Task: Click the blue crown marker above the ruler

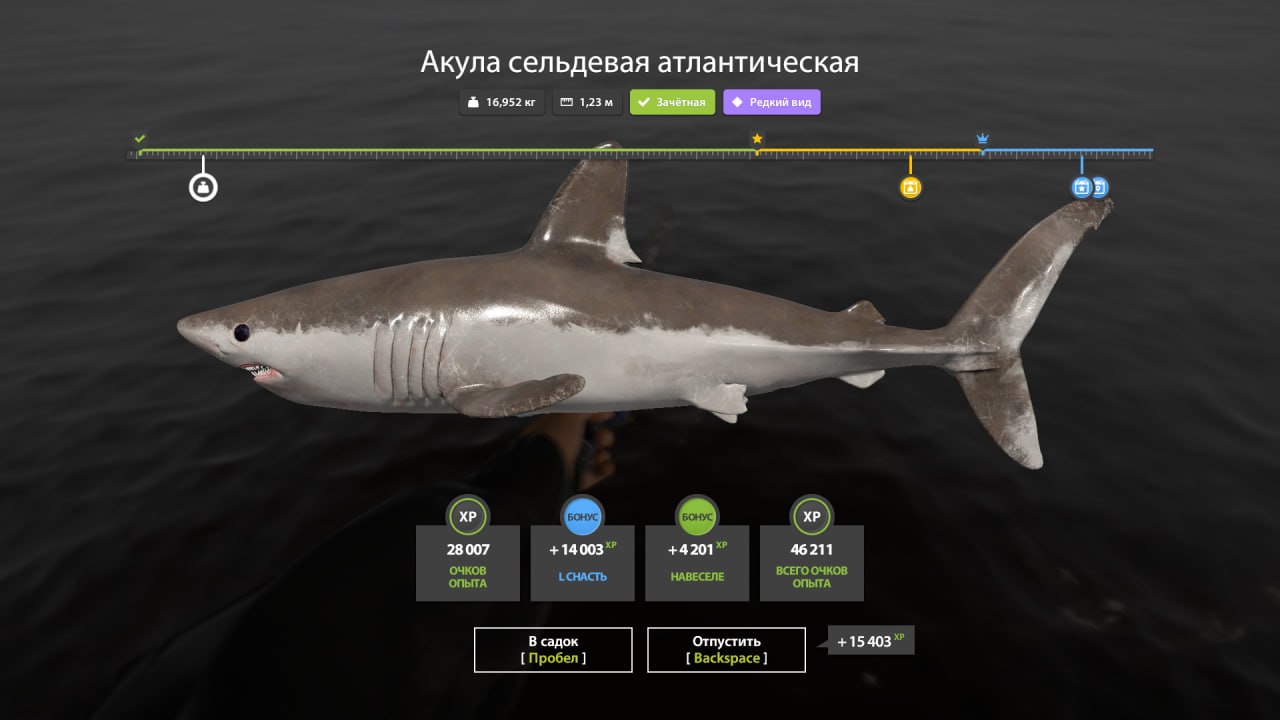Action: [x=983, y=137]
